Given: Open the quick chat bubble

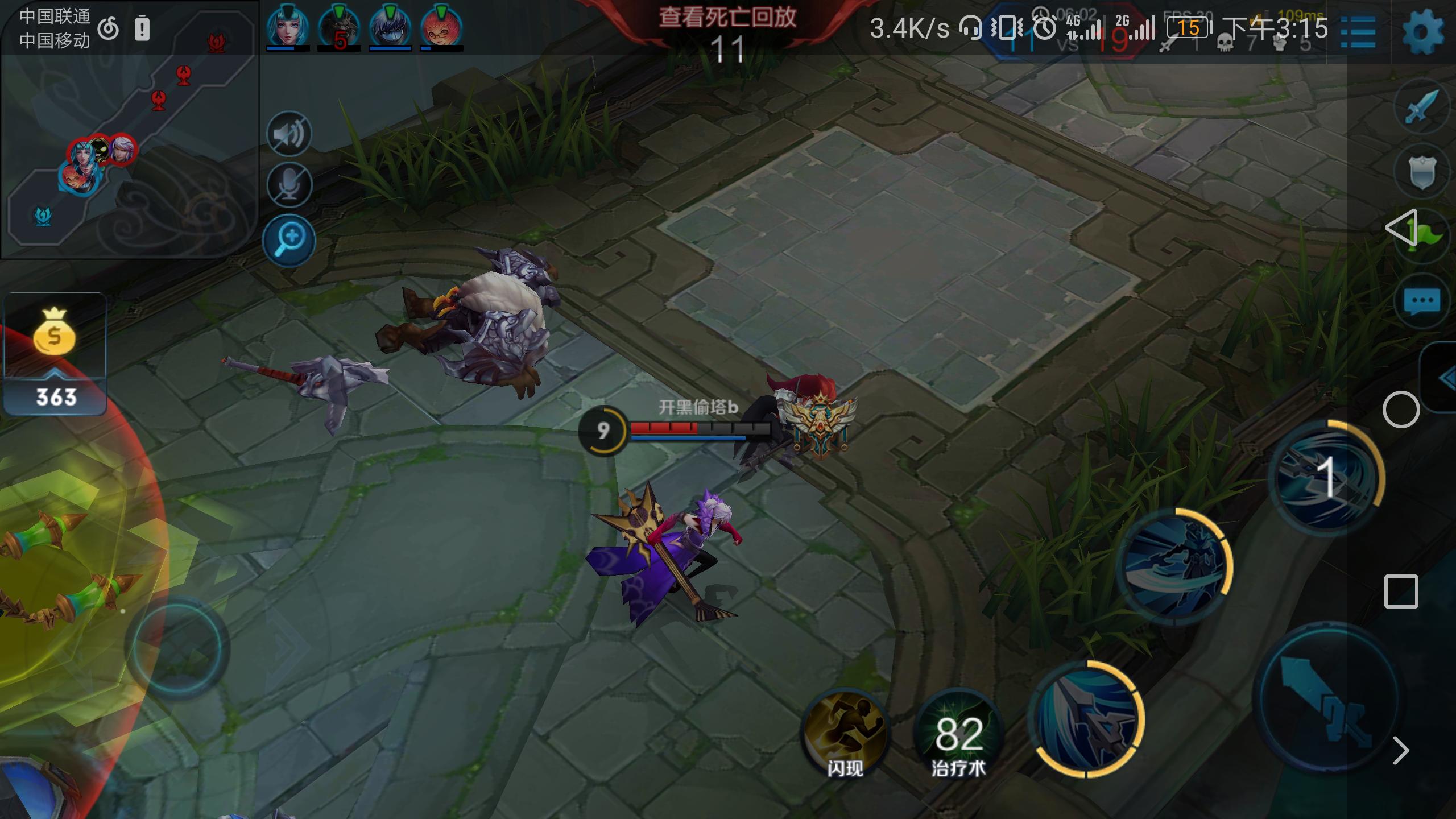Looking at the screenshot, I should pos(1422,301).
